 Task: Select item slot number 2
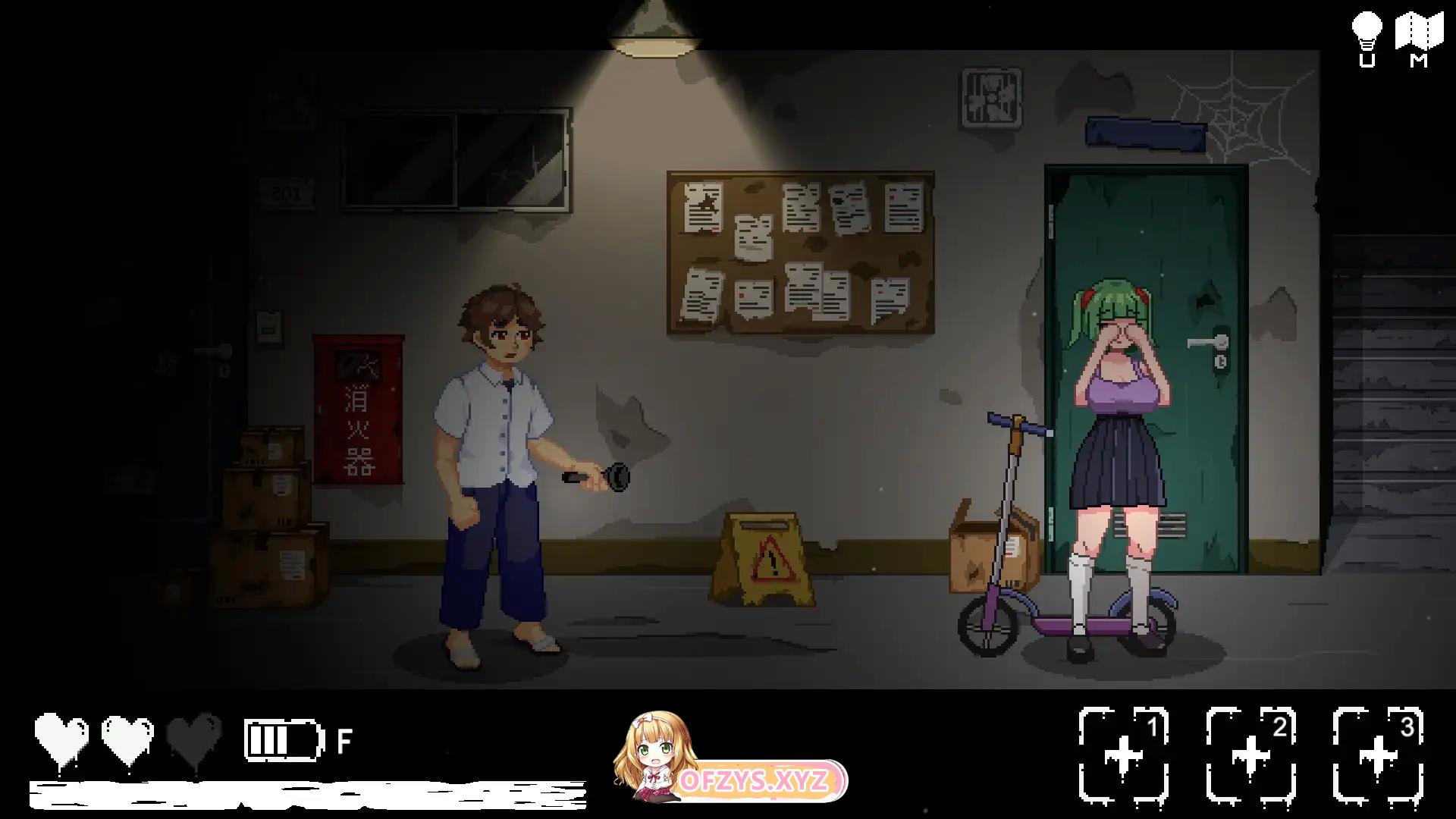coord(1251,755)
